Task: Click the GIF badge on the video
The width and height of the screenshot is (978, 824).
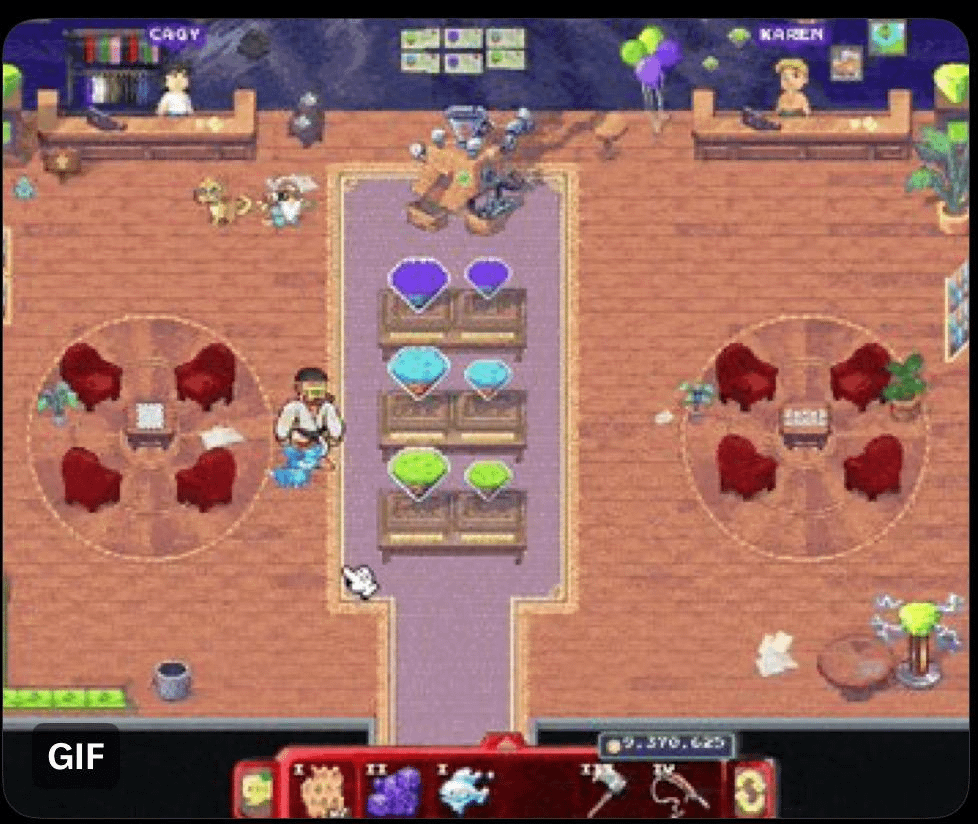Action: (76, 757)
